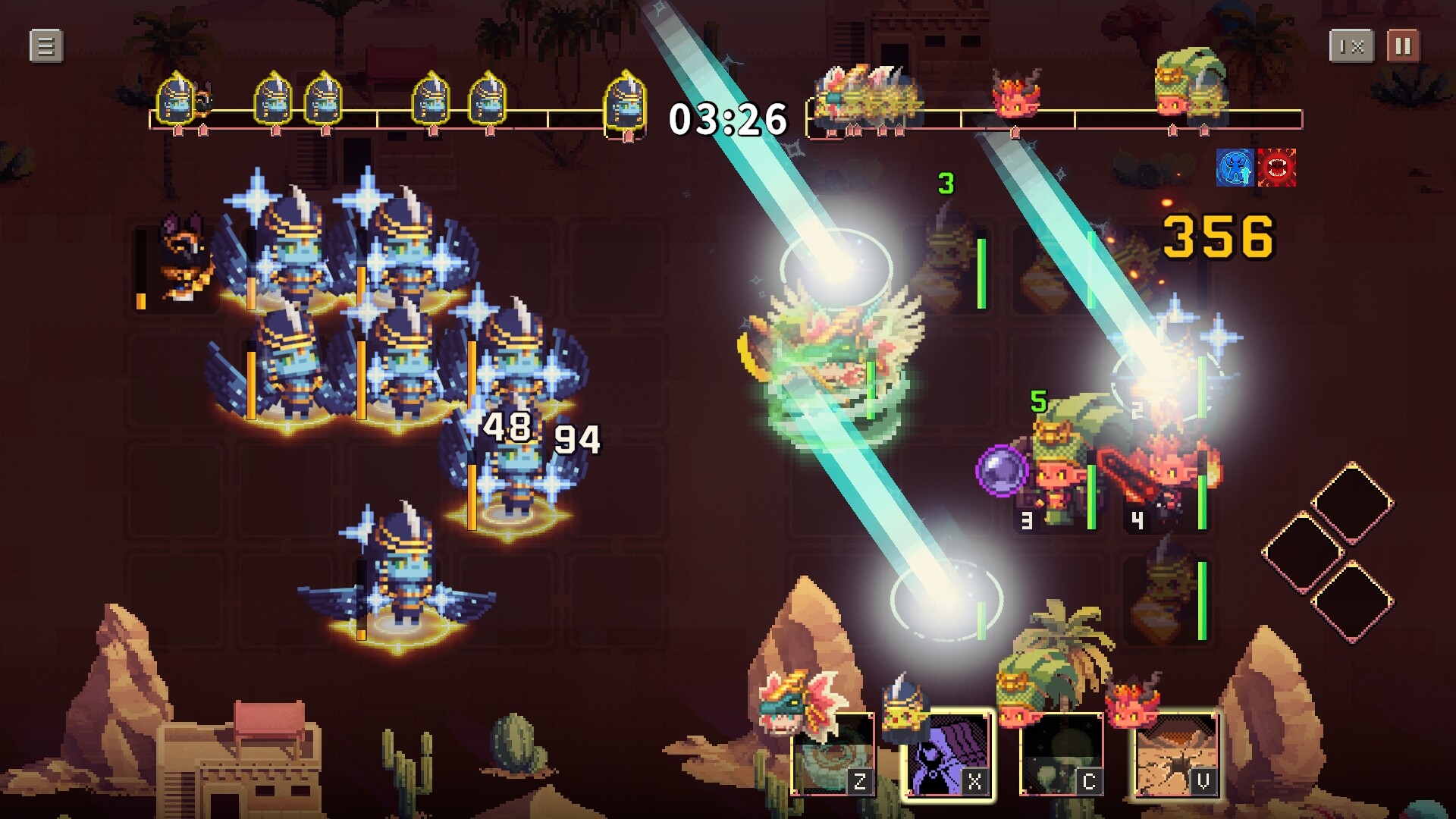The width and height of the screenshot is (1456, 819).
Task: Open the hamburger menu
Action: (x=45, y=46)
